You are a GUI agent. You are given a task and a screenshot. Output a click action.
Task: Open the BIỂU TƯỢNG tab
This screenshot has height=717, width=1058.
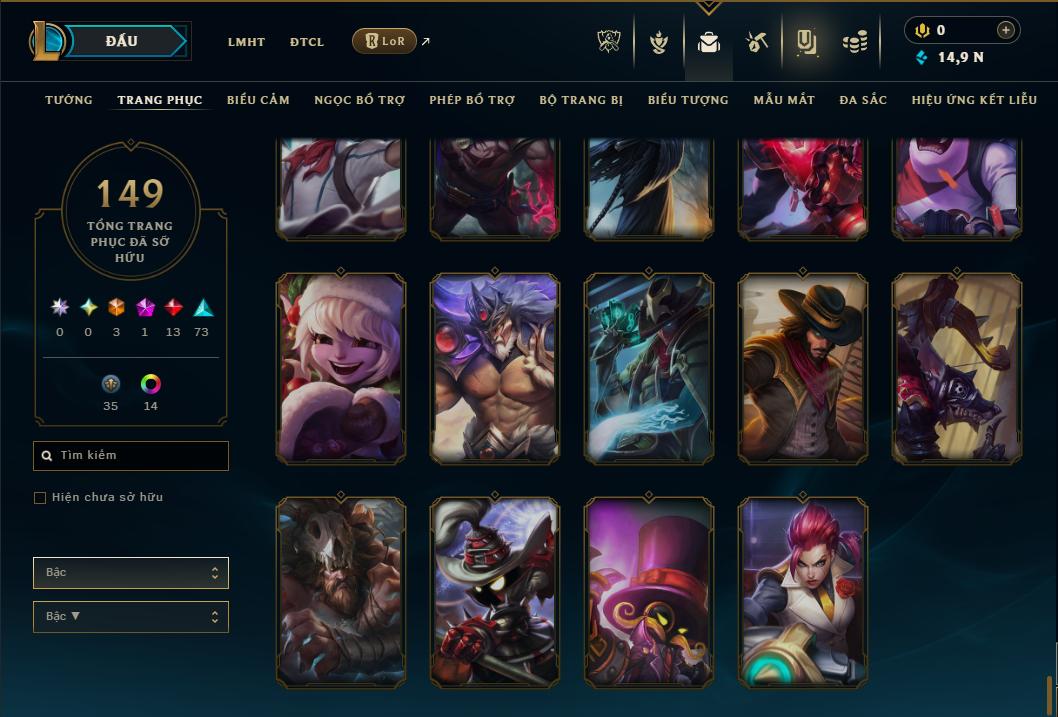pos(688,100)
